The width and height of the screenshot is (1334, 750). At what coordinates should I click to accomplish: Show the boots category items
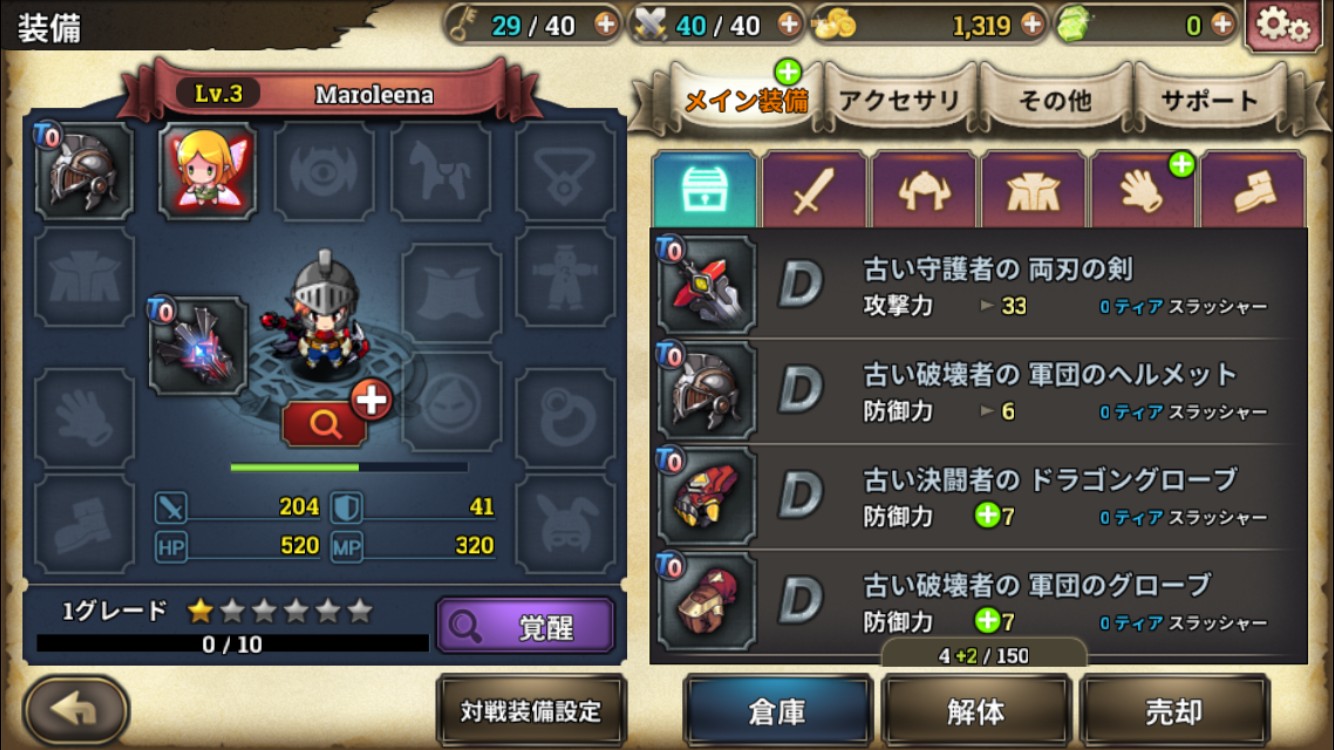[1253, 192]
